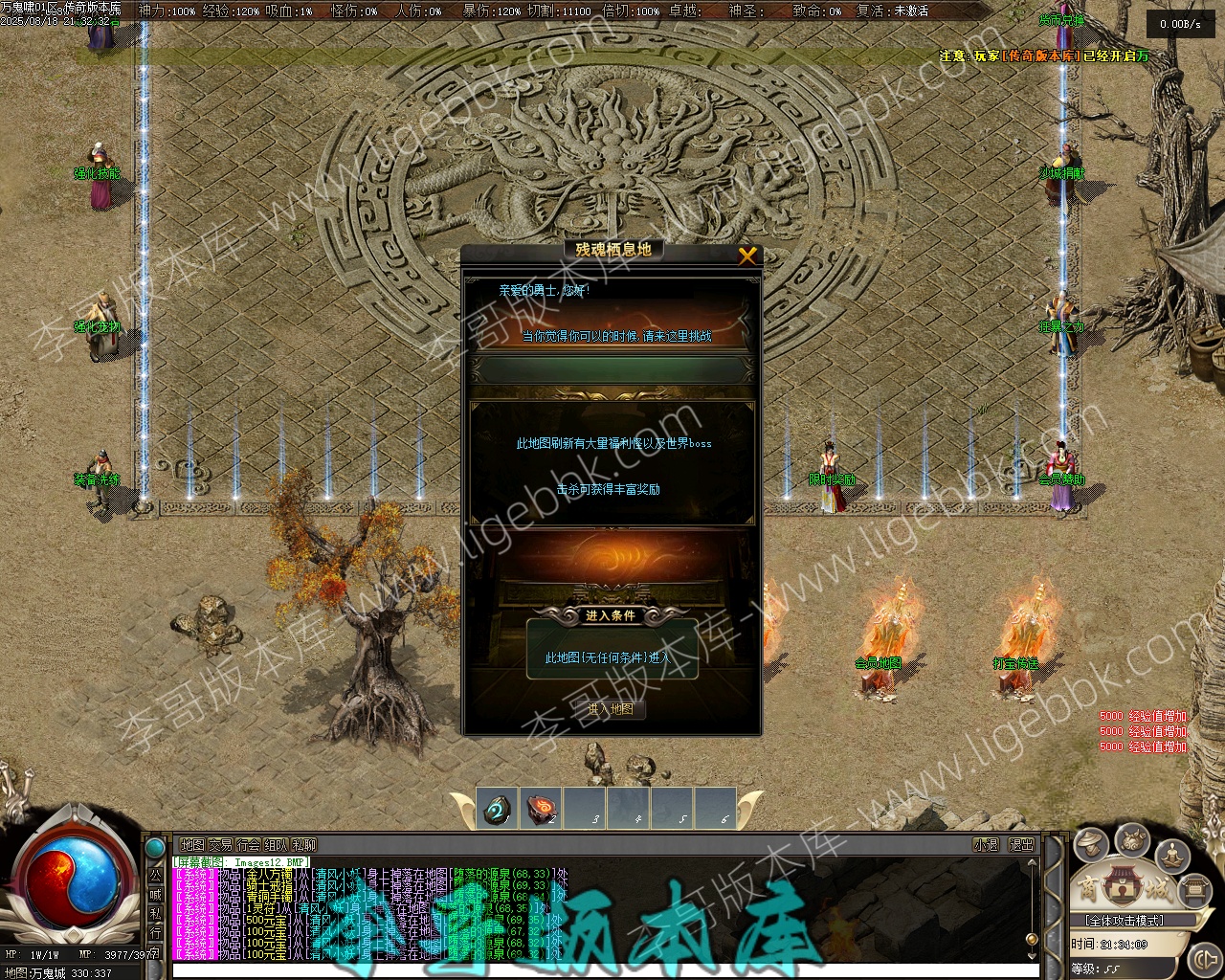Open the straw-hat character icon
Screen dimensions: 1225x980
pos(1091,844)
